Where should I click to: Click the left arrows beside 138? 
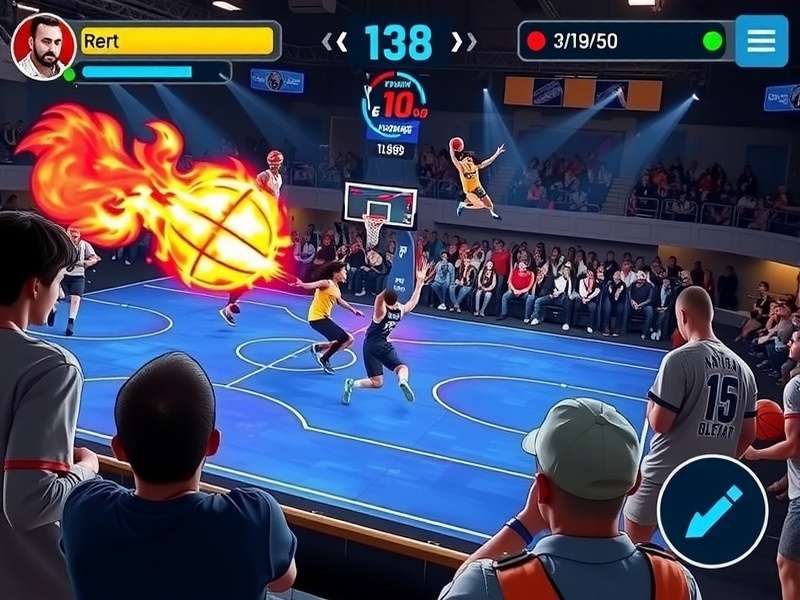pos(334,42)
